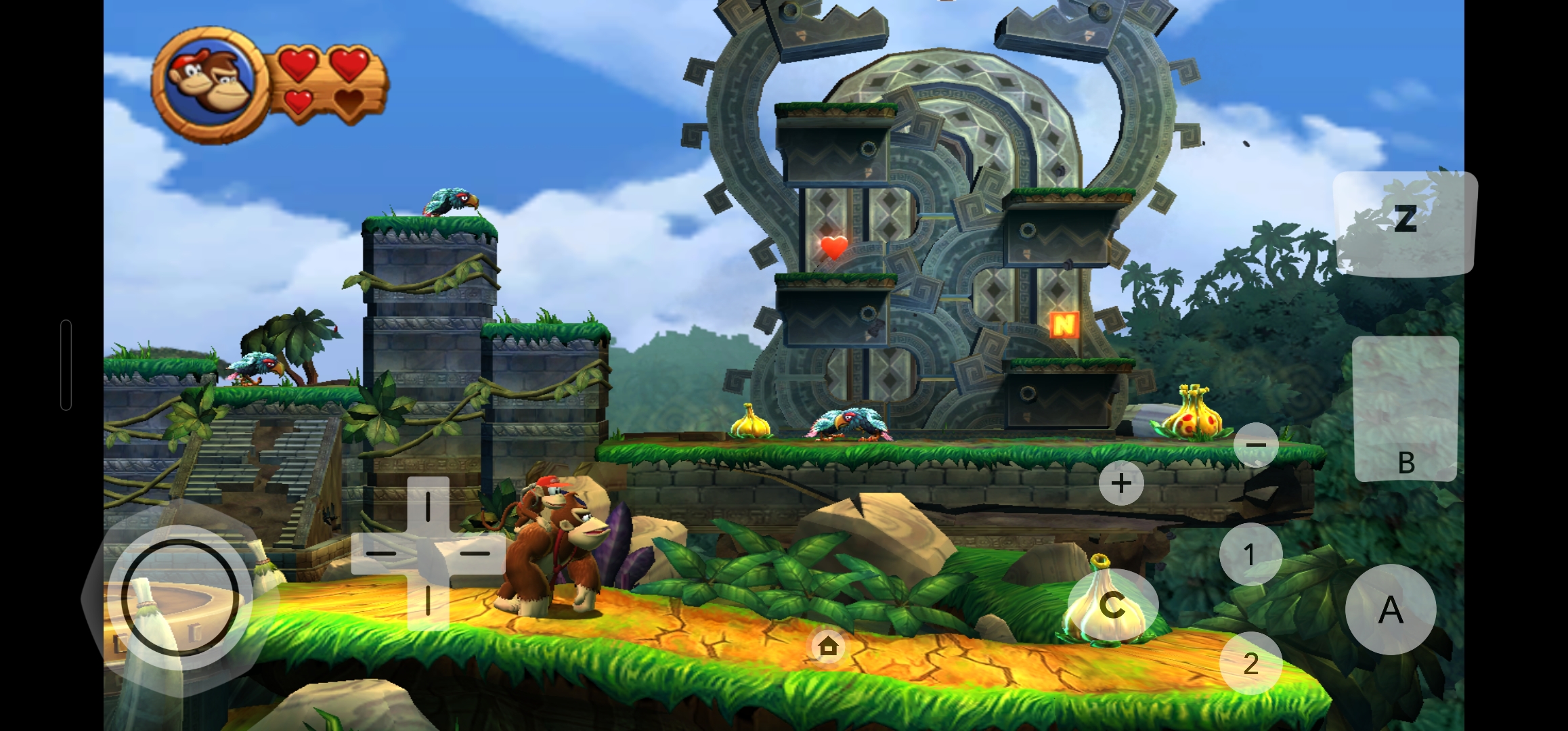This screenshot has height=731, width=1568.
Task: Tap the round minus overlay button
Action: click(1256, 445)
